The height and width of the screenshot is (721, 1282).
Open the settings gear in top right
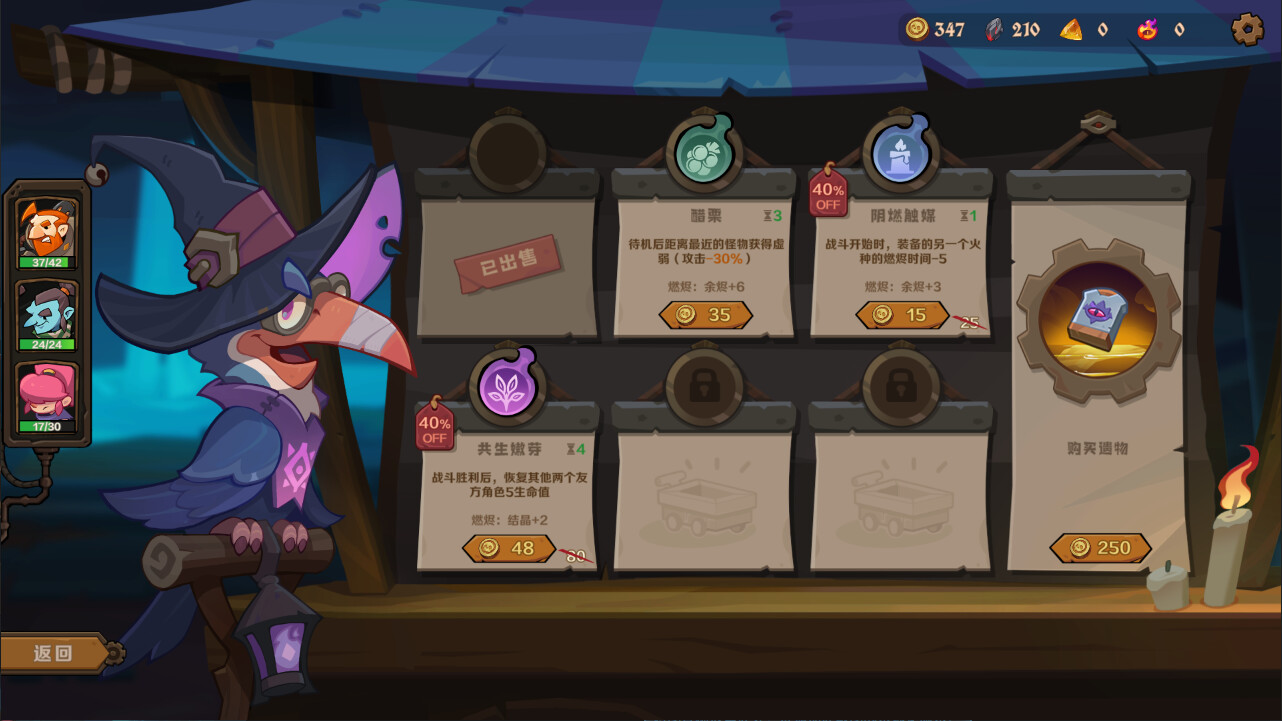pos(1247,29)
